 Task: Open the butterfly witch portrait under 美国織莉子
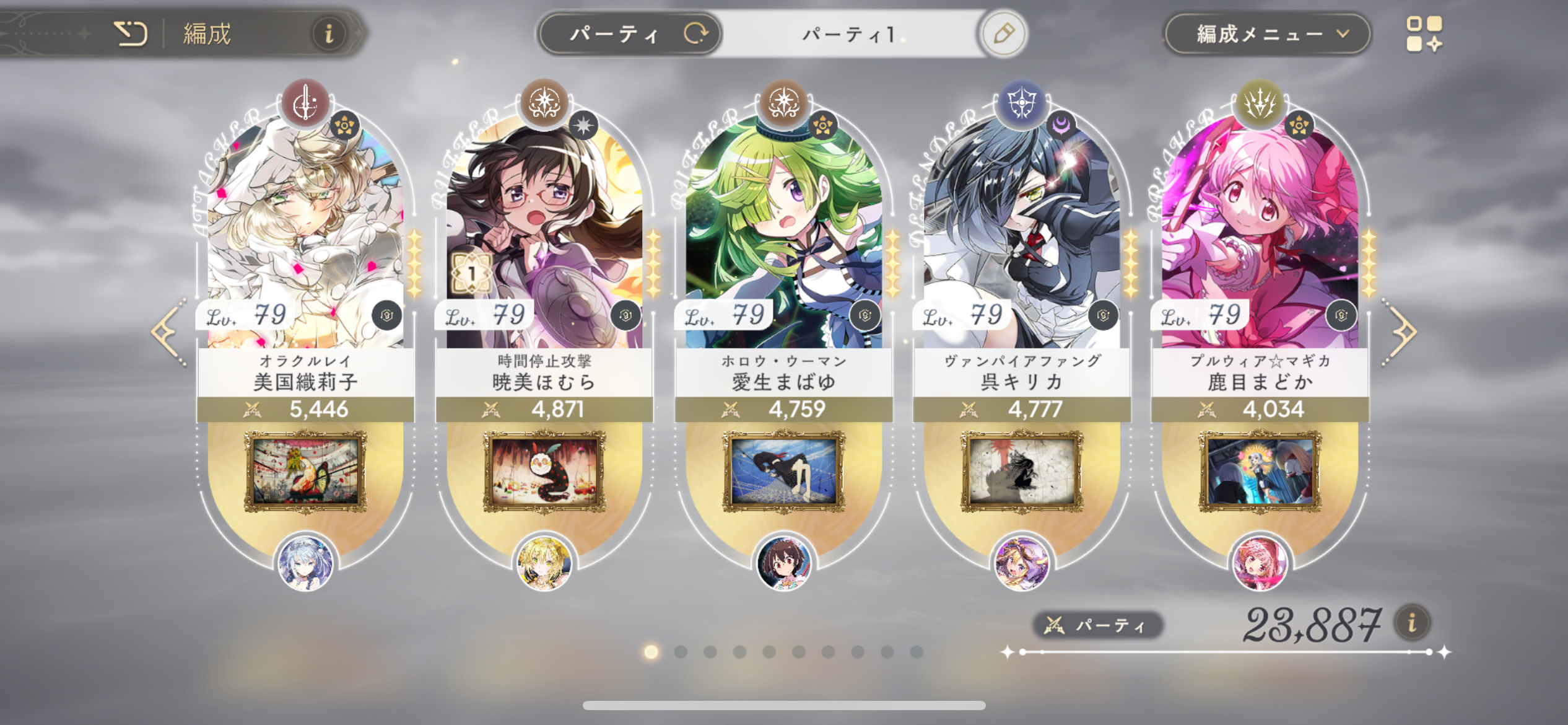305,472
